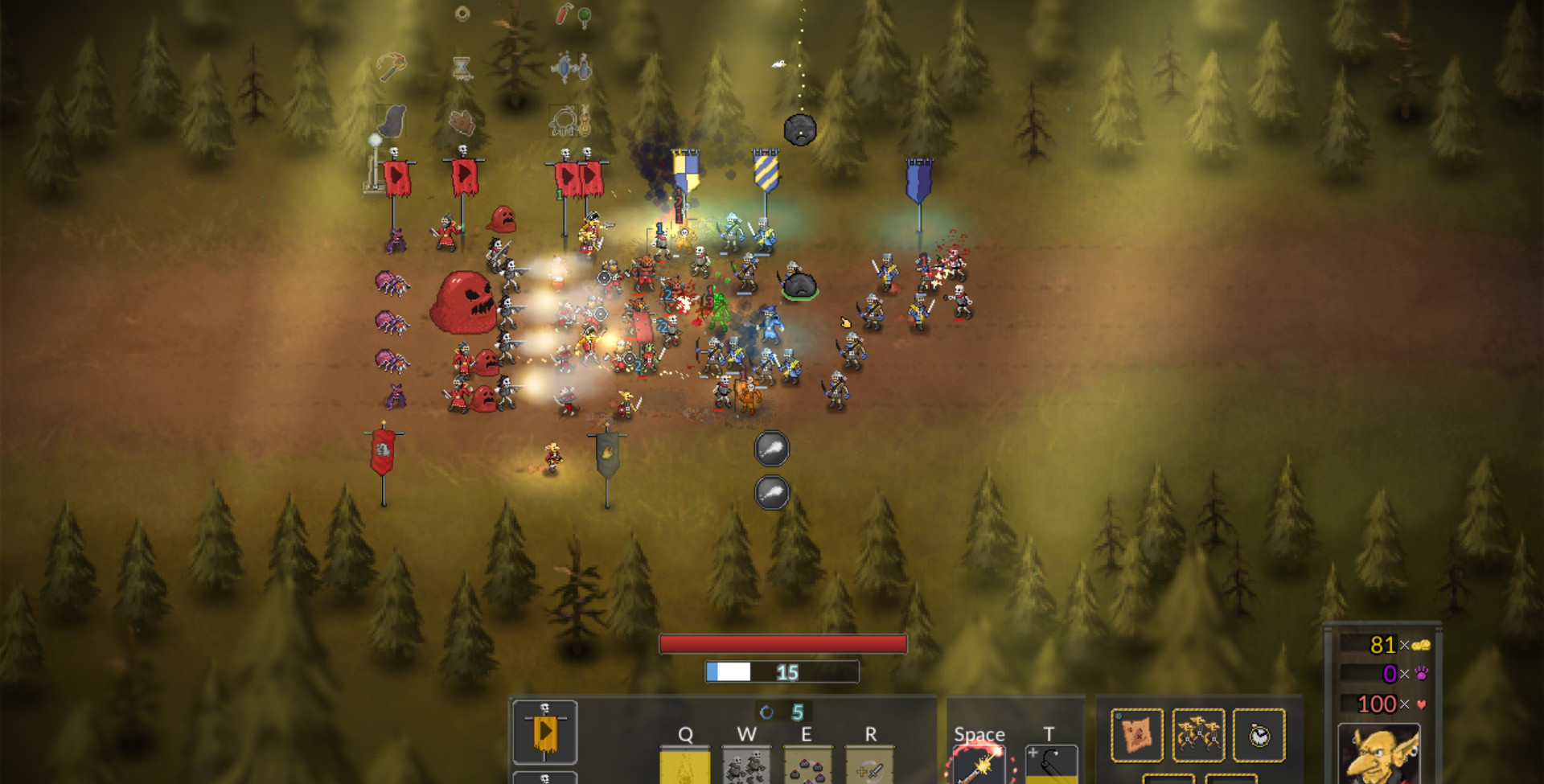1544x784 pixels.
Task: Select the green balloon item icon
Action: tap(585, 16)
